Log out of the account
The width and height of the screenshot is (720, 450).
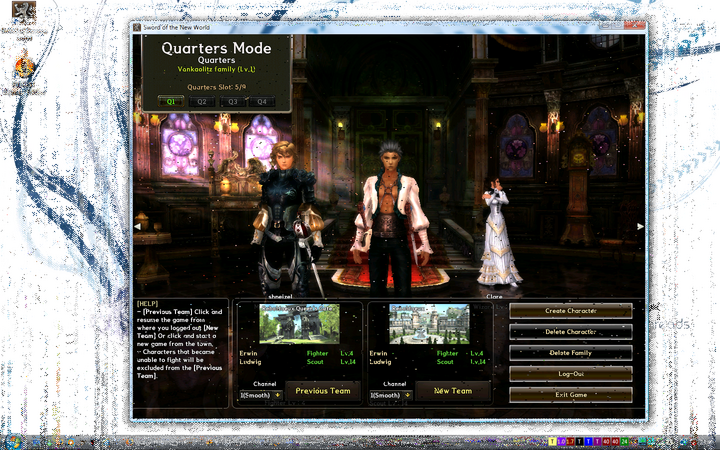tap(570, 373)
